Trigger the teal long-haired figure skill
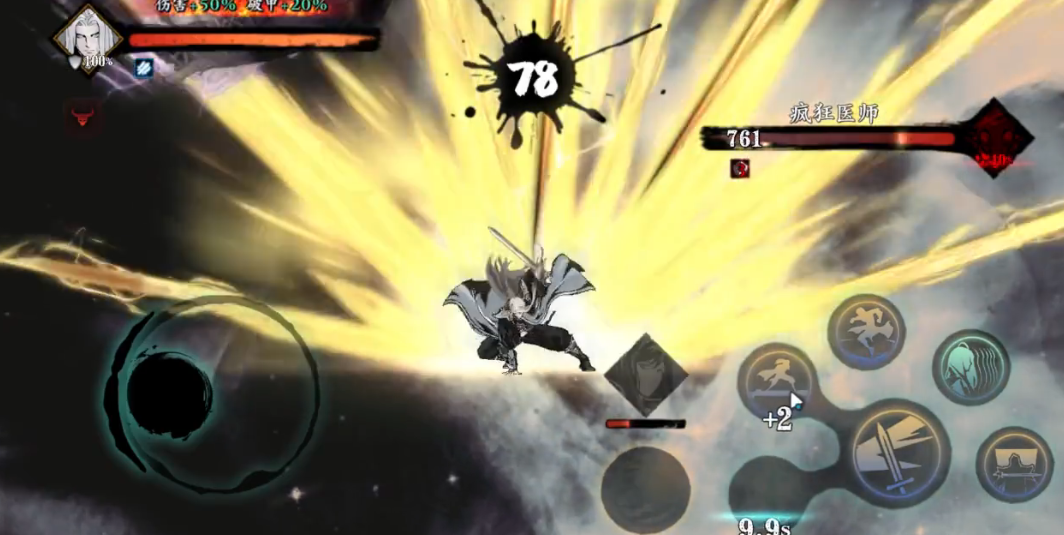The height and width of the screenshot is (535, 1064). (970, 367)
